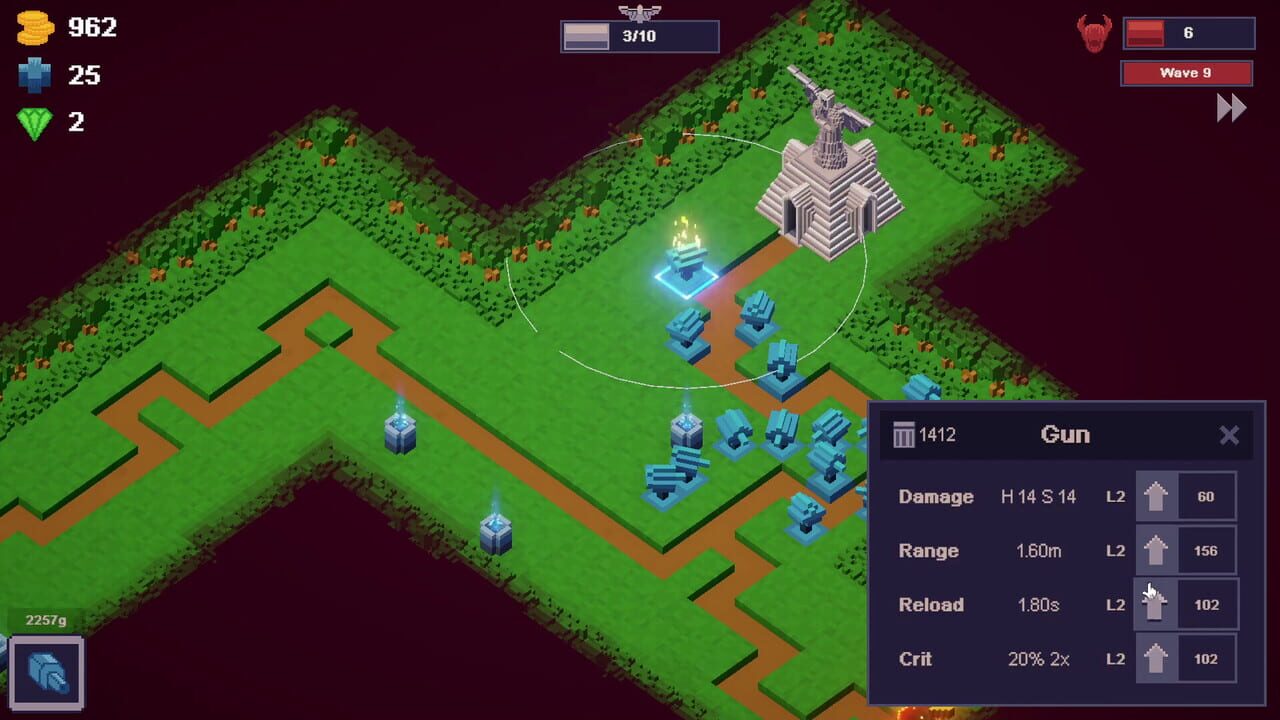The height and width of the screenshot is (720, 1280).
Task: Click the Gun panel title text
Action: [1066, 435]
